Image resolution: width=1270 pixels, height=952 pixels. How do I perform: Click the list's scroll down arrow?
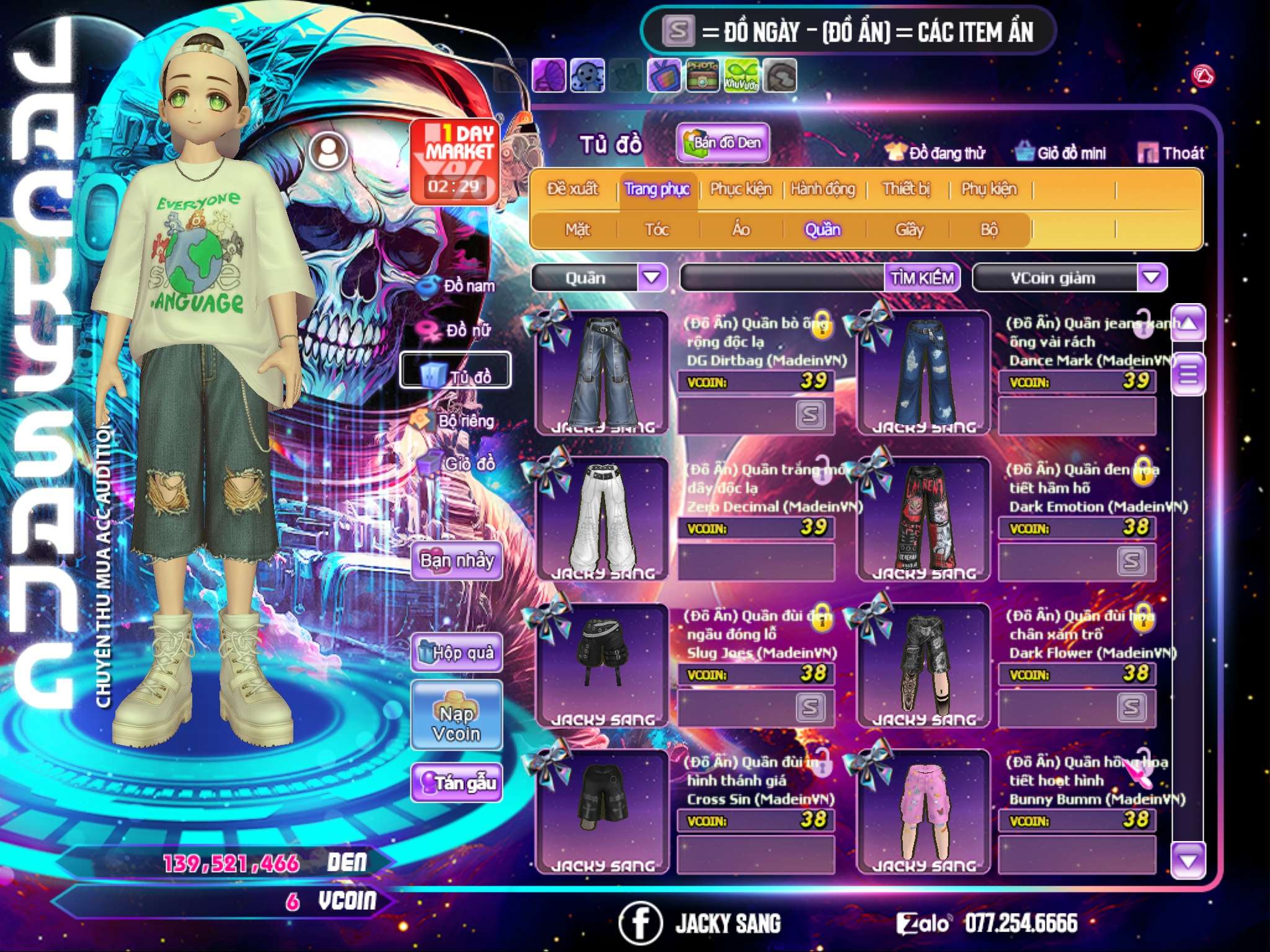coord(1188,860)
